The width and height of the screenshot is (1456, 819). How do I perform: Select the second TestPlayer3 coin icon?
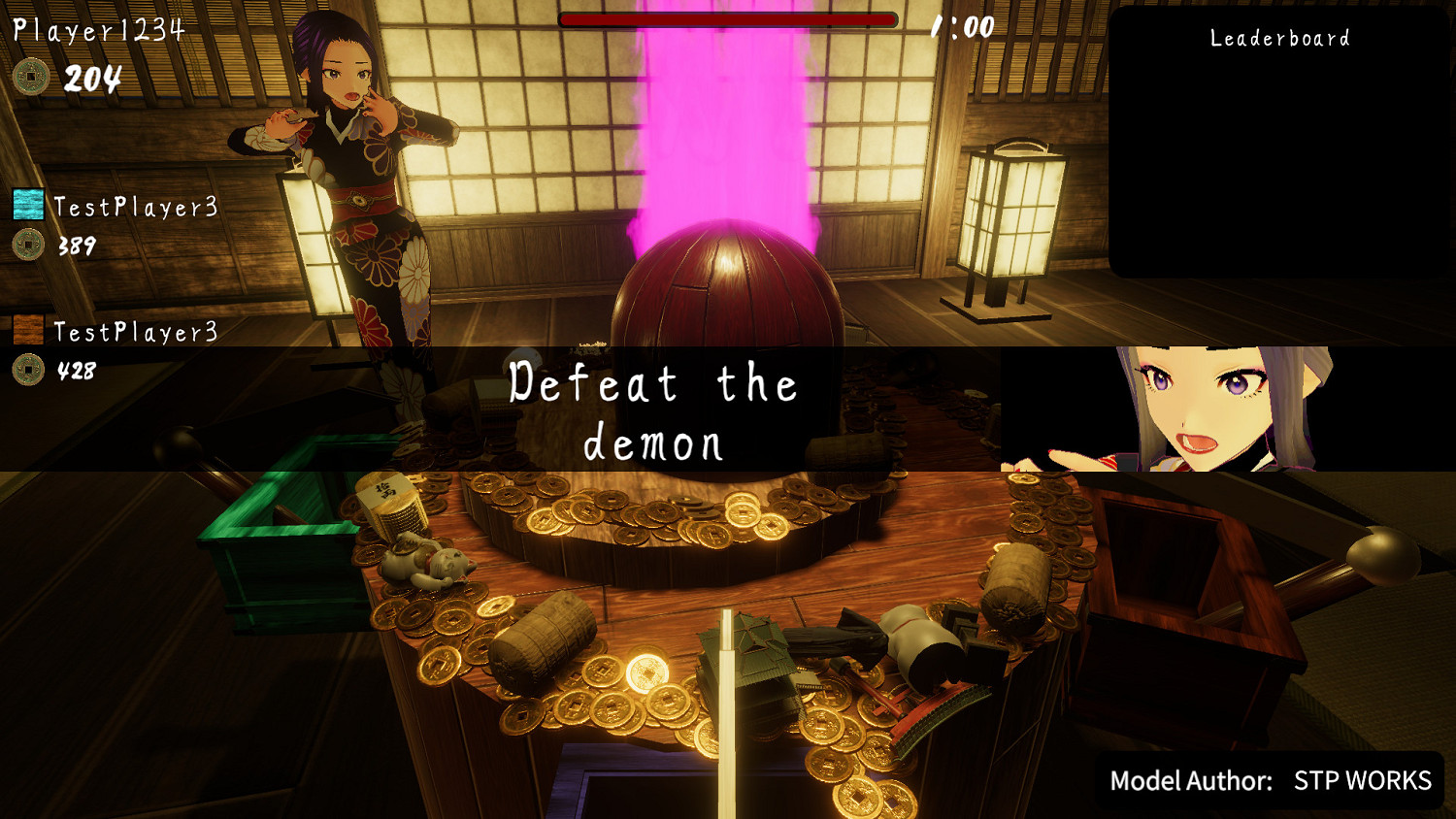(x=29, y=370)
